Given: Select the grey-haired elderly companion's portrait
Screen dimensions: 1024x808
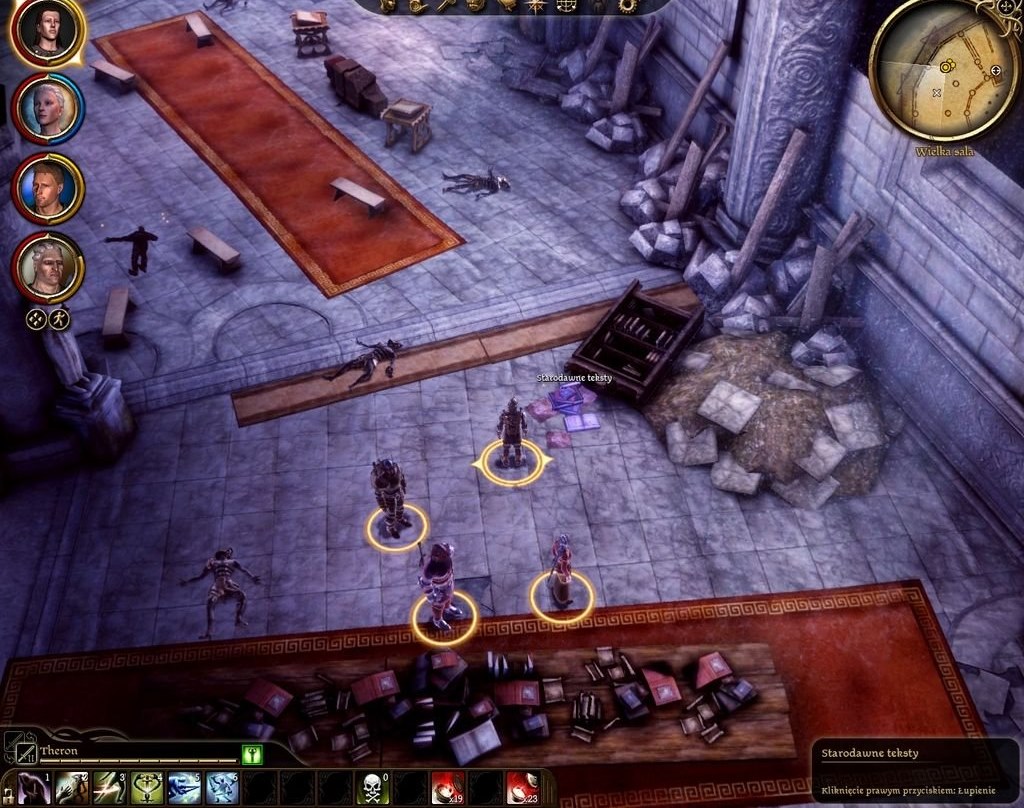Looking at the screenshot, I should click(48, 267).
